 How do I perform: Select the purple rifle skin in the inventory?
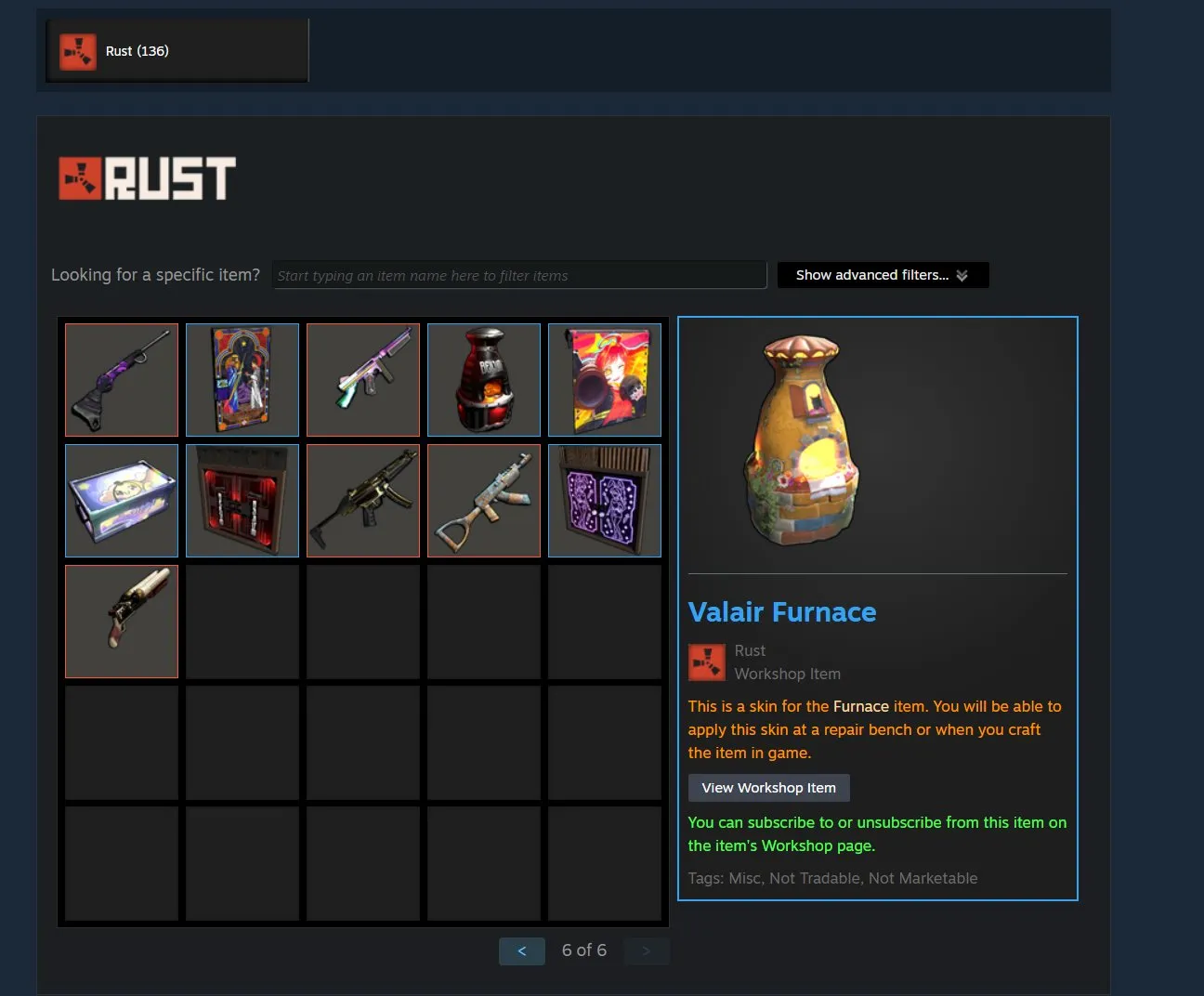click(121, 379)
